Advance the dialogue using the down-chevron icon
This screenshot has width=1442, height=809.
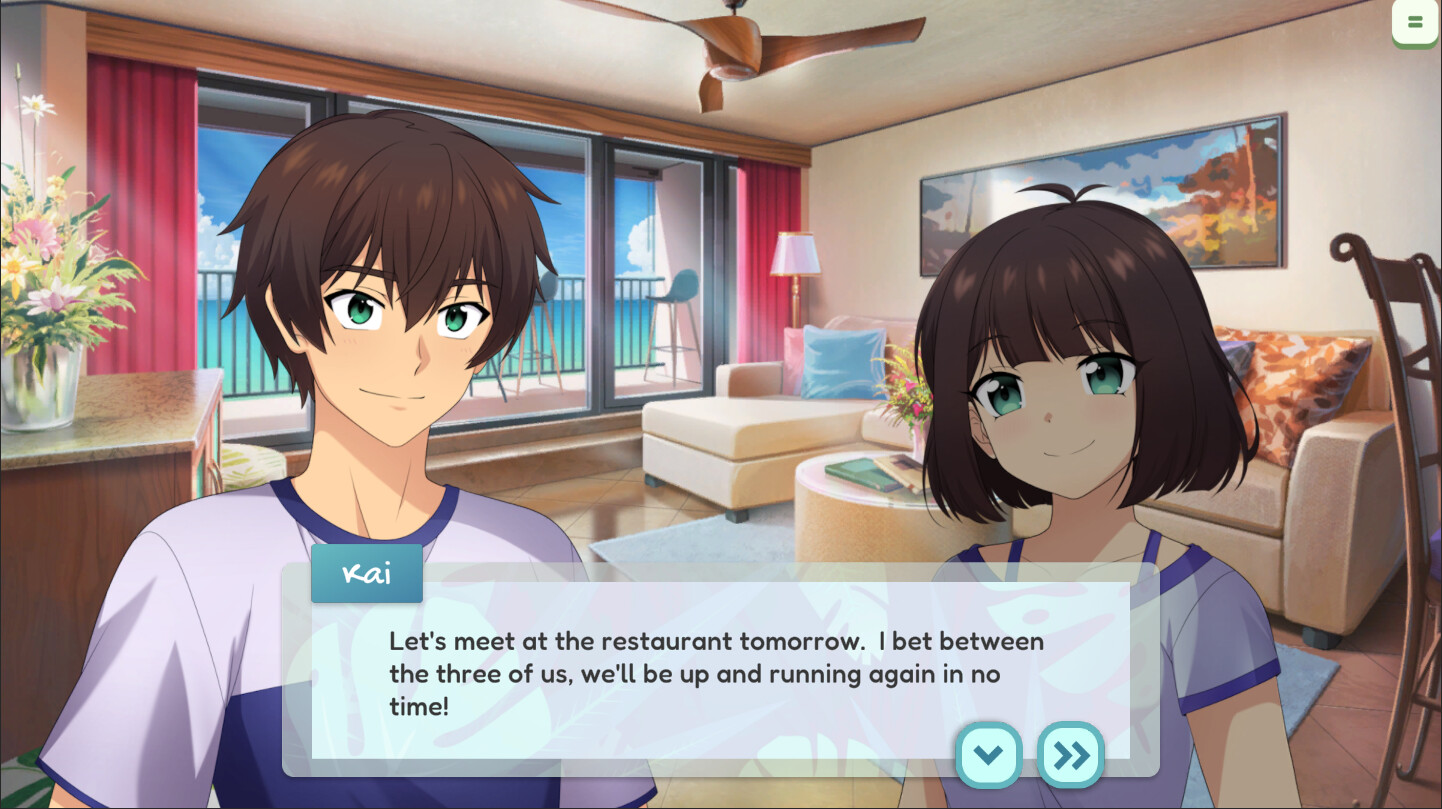pyautogui.click(x=987, y=755)
